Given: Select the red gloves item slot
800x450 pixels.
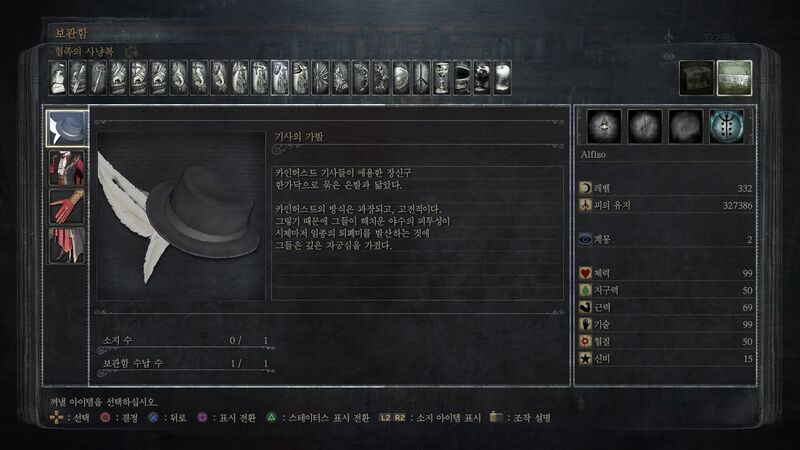Looking at the screenshot, I should click(x=67, y=206).
